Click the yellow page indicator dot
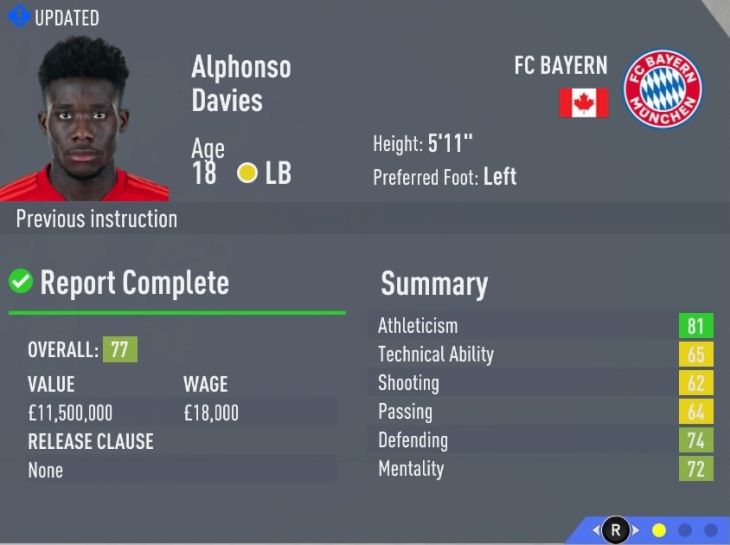 (659, 530)
